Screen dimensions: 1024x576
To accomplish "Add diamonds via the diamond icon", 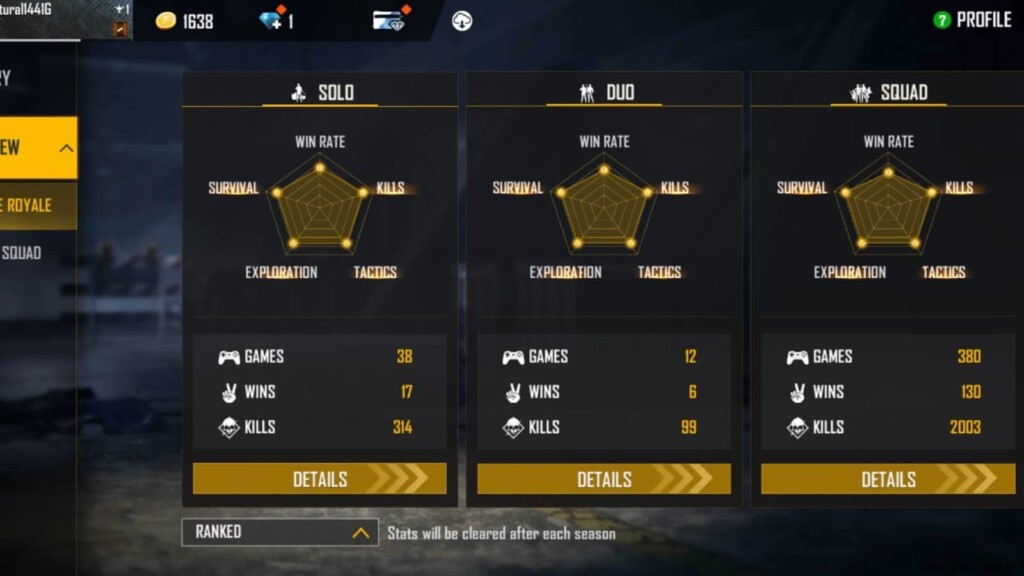I will (271, 20).
